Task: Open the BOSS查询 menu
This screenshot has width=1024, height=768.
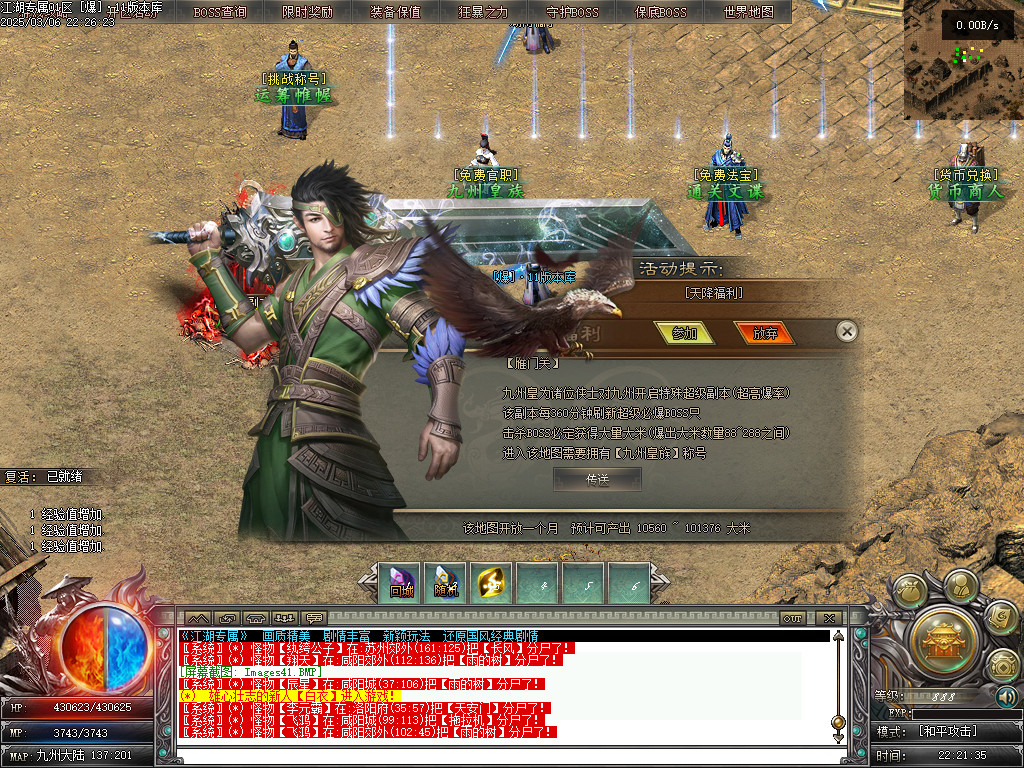Action: tap(220, 12)
